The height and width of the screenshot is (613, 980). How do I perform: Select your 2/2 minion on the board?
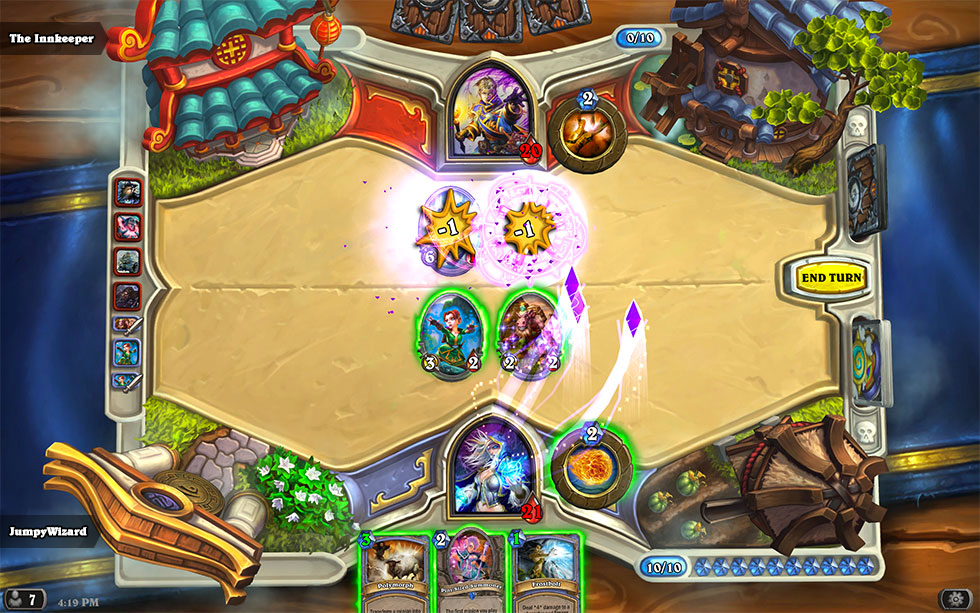[525, 333]
